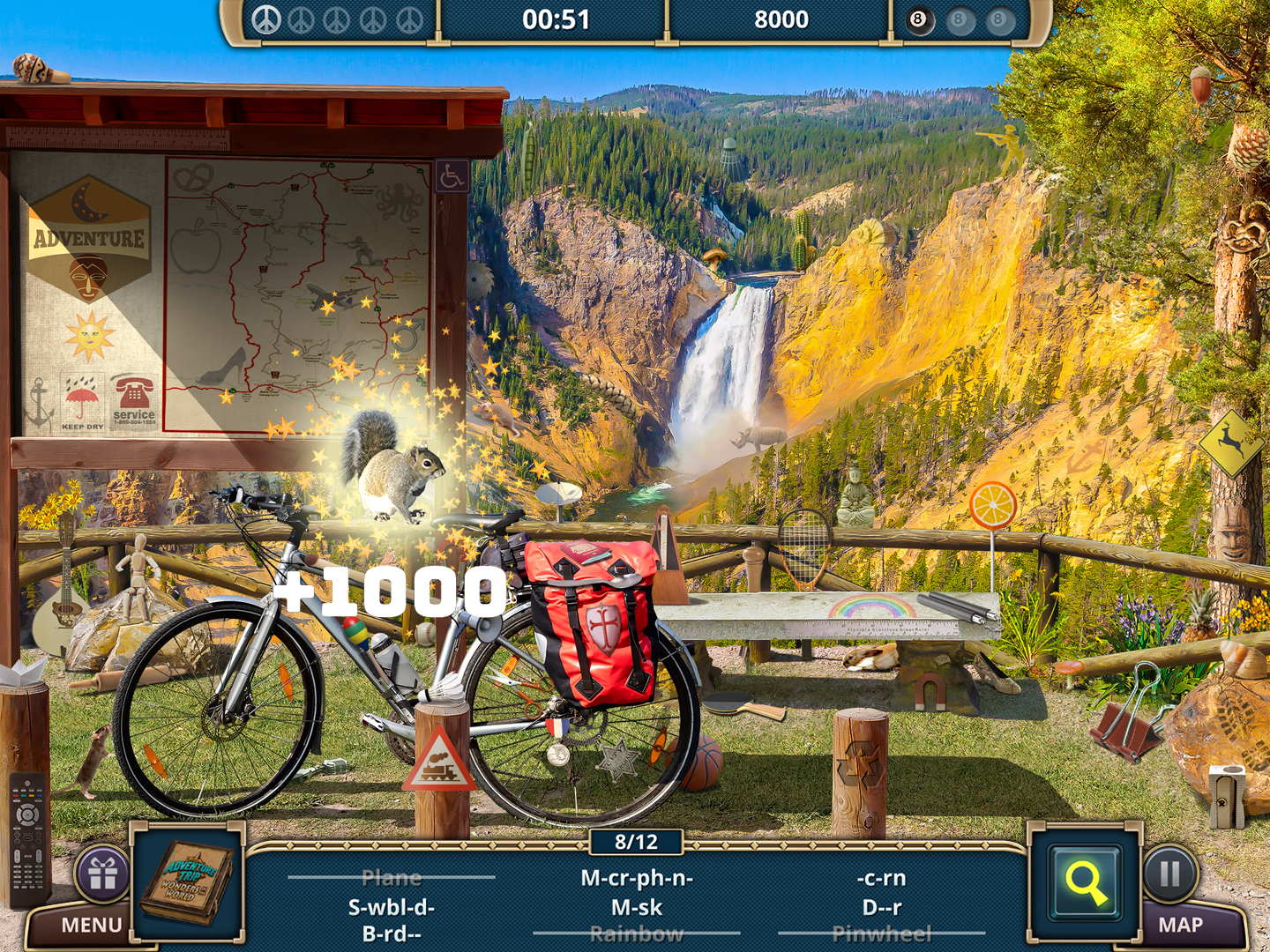Select the -c-rn clue word
This screenshot has height=952, width=1270.
(881, 878)
